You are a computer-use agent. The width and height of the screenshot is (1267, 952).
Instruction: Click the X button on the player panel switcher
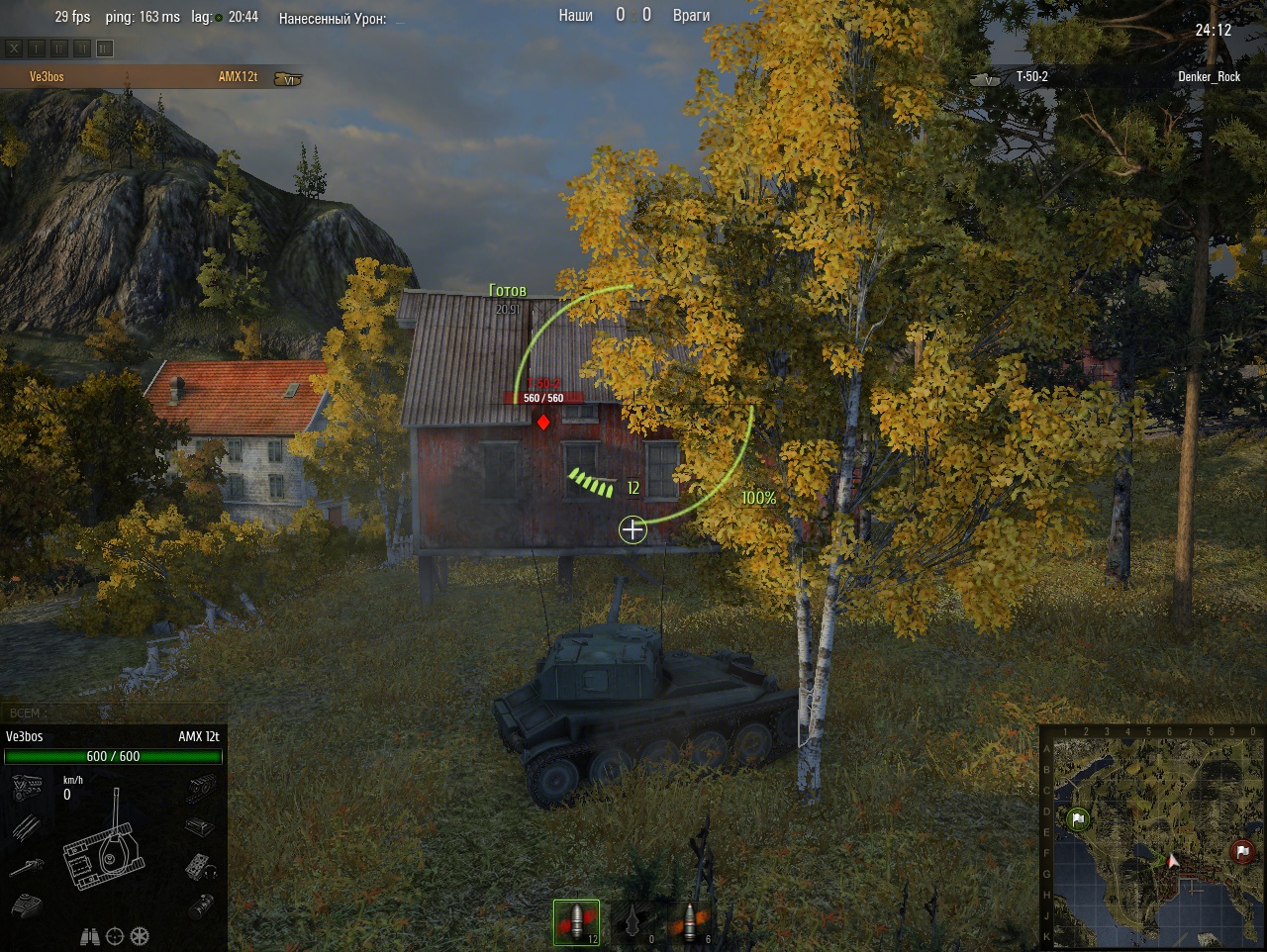(x=14, y=48)
